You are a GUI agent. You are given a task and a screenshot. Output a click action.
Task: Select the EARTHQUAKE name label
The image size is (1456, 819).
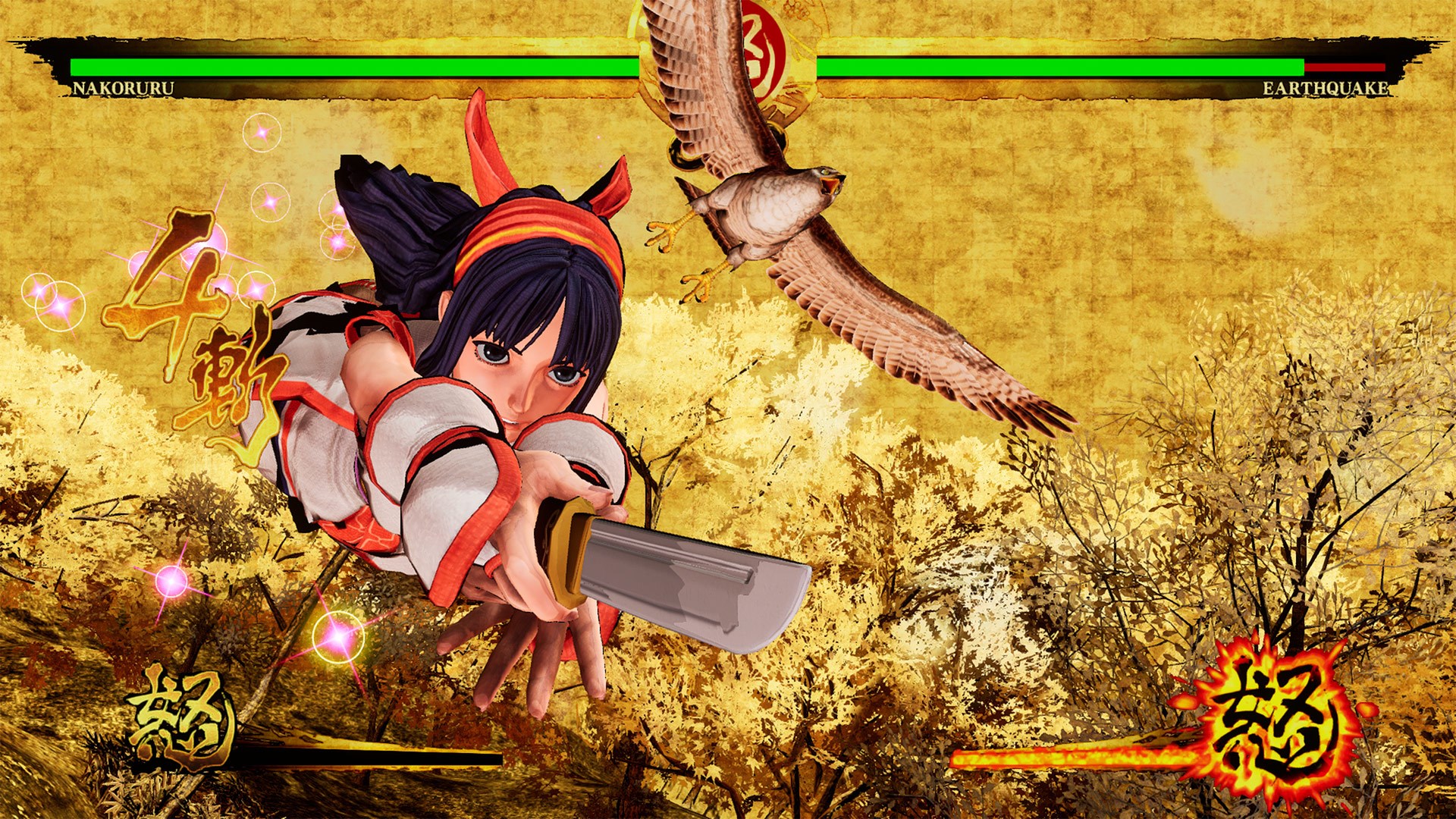1325,89
